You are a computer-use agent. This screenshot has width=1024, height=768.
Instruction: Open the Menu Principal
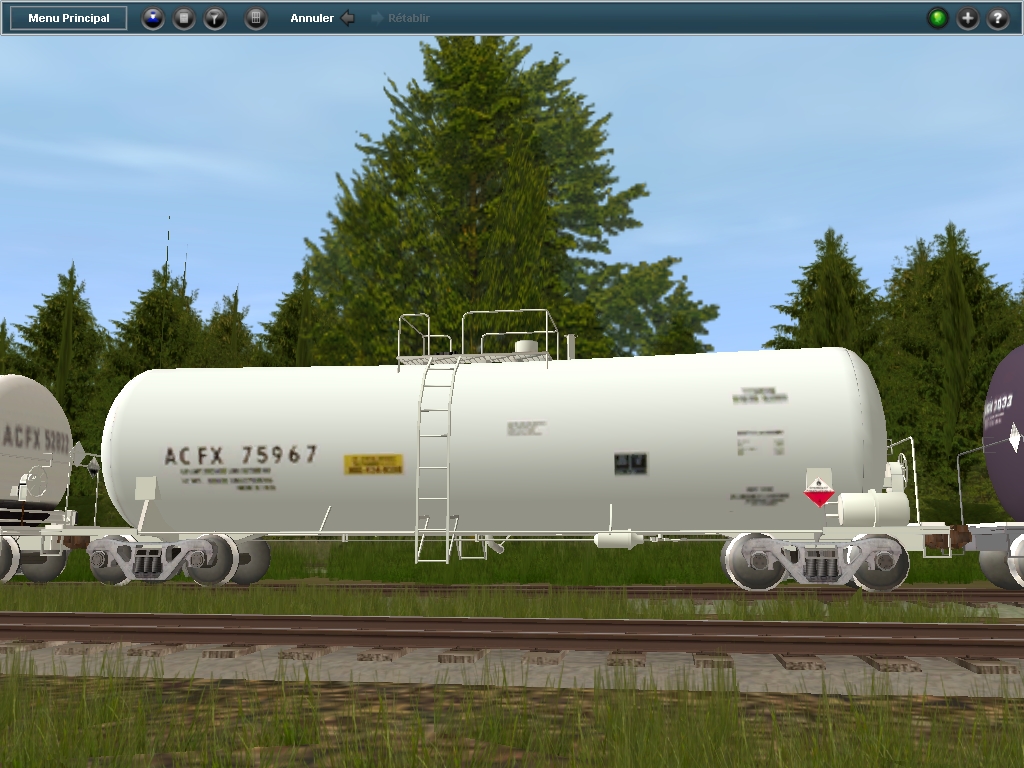[x=69, y=18]
